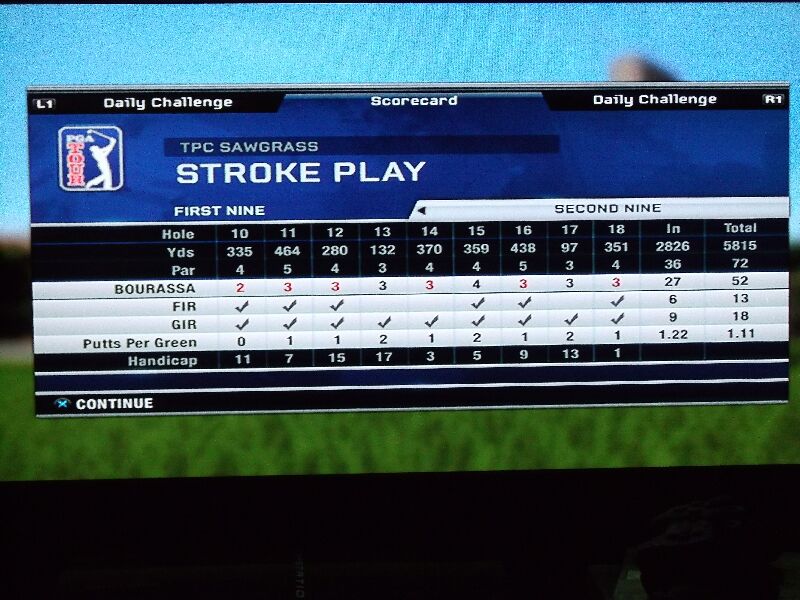The height and width of the screenshot is (600, 800).
Task: Open the Scorecard tab
Action: [x=413, y=101]
